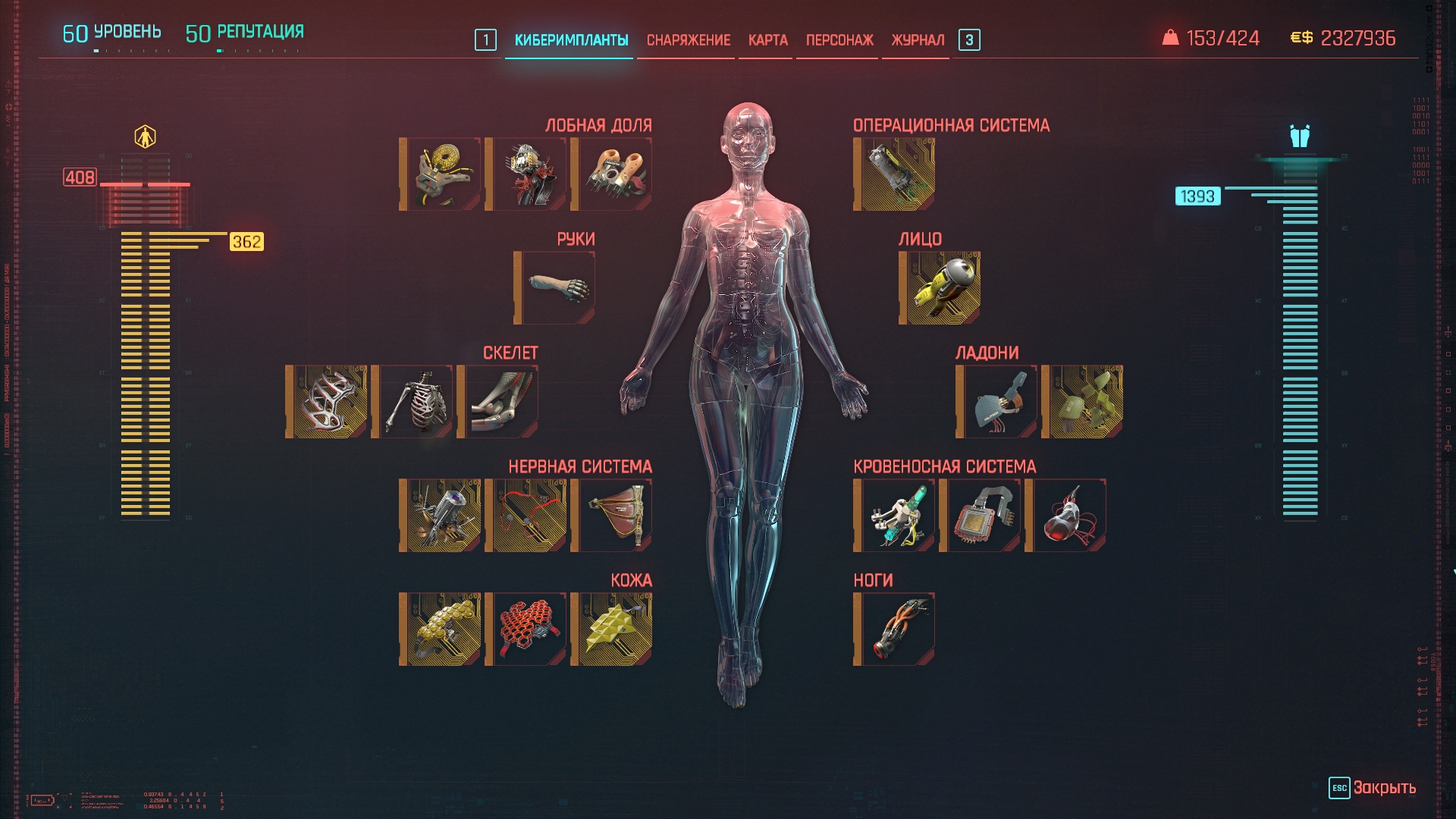The image size is (1456, 819).
Task: Switch to the Снаряжение tab
Action: 688,40
